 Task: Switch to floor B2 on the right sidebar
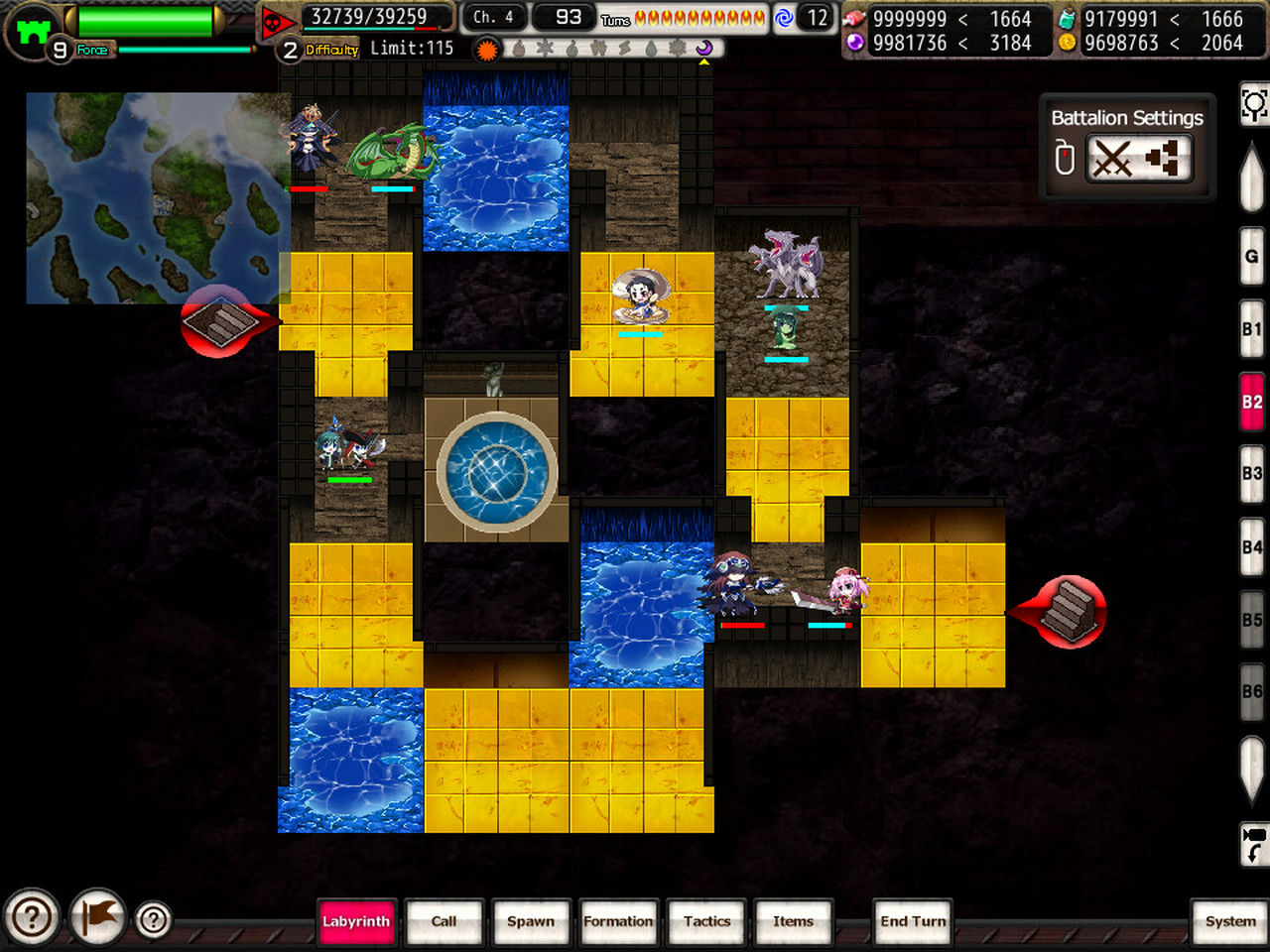(1250, 402)
